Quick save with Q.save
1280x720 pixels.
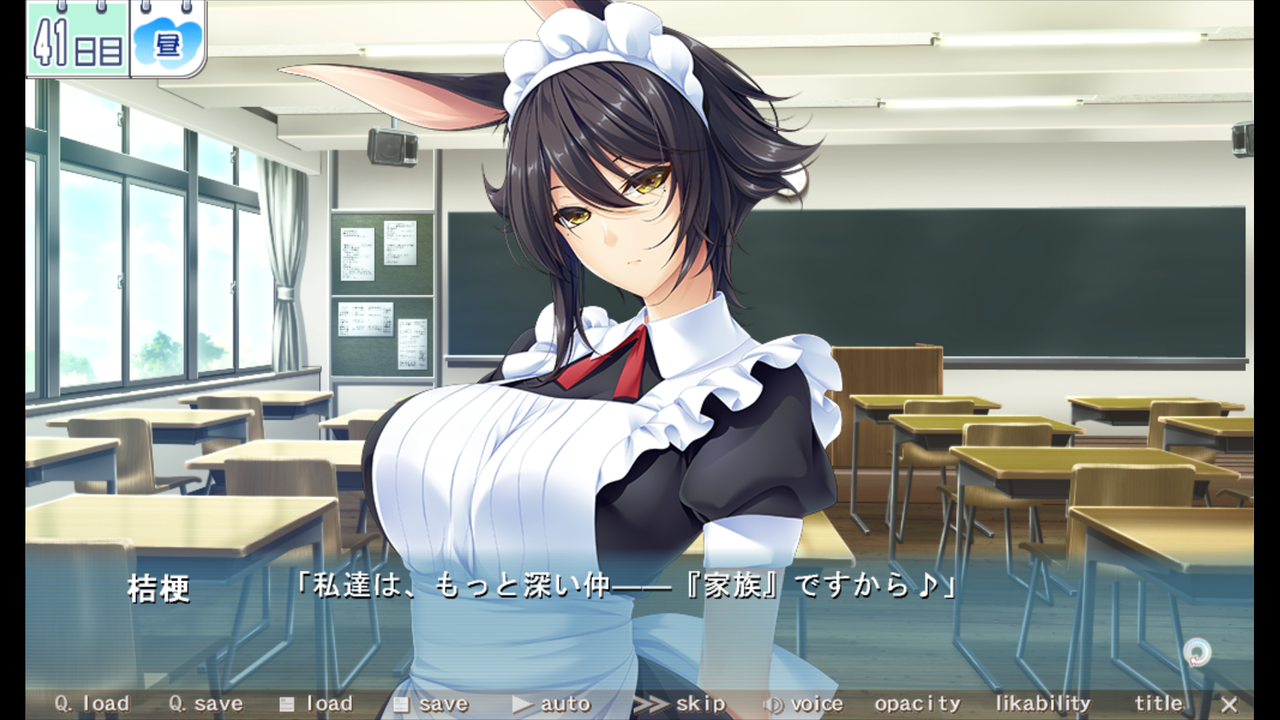[x=205, y=704]
